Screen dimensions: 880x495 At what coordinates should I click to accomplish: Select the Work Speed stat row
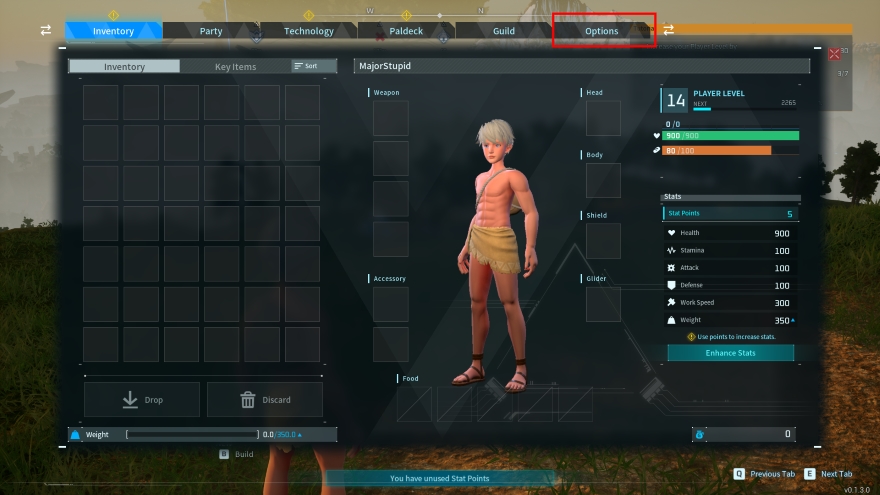pyautogui.click(x=730, y=303)
